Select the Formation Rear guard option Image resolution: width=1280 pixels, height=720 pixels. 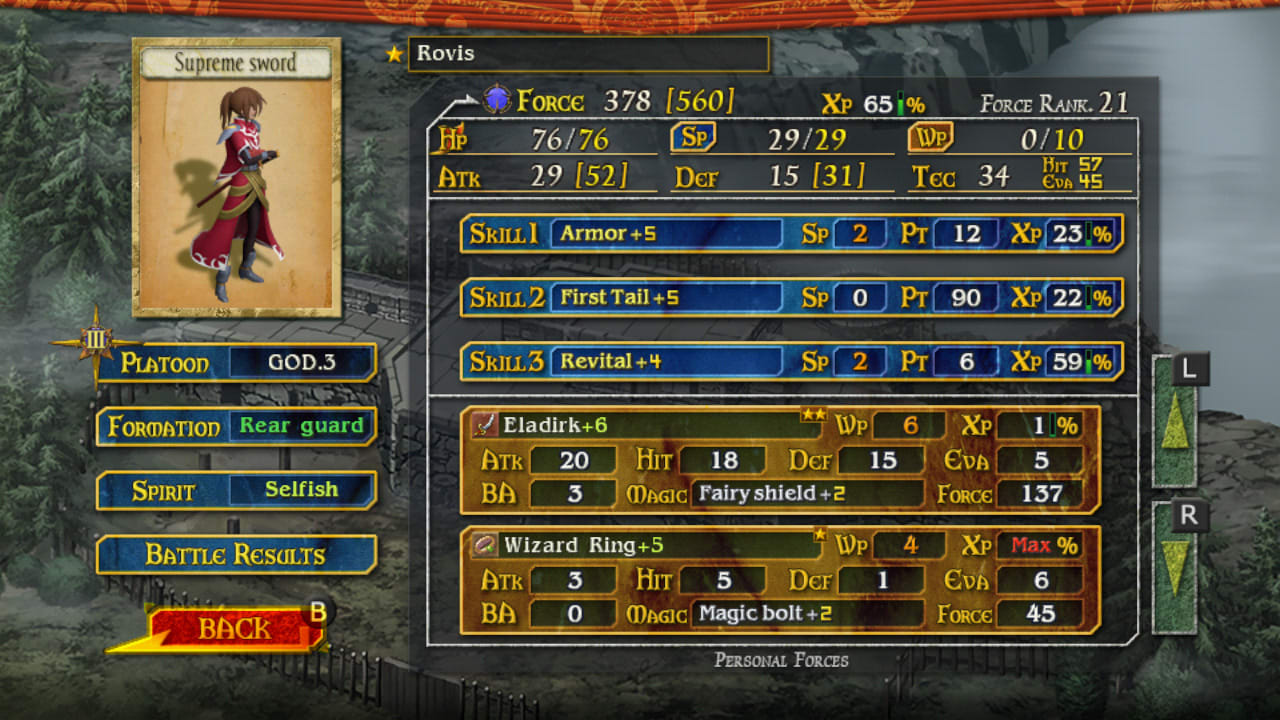click(x=301, y=426)
